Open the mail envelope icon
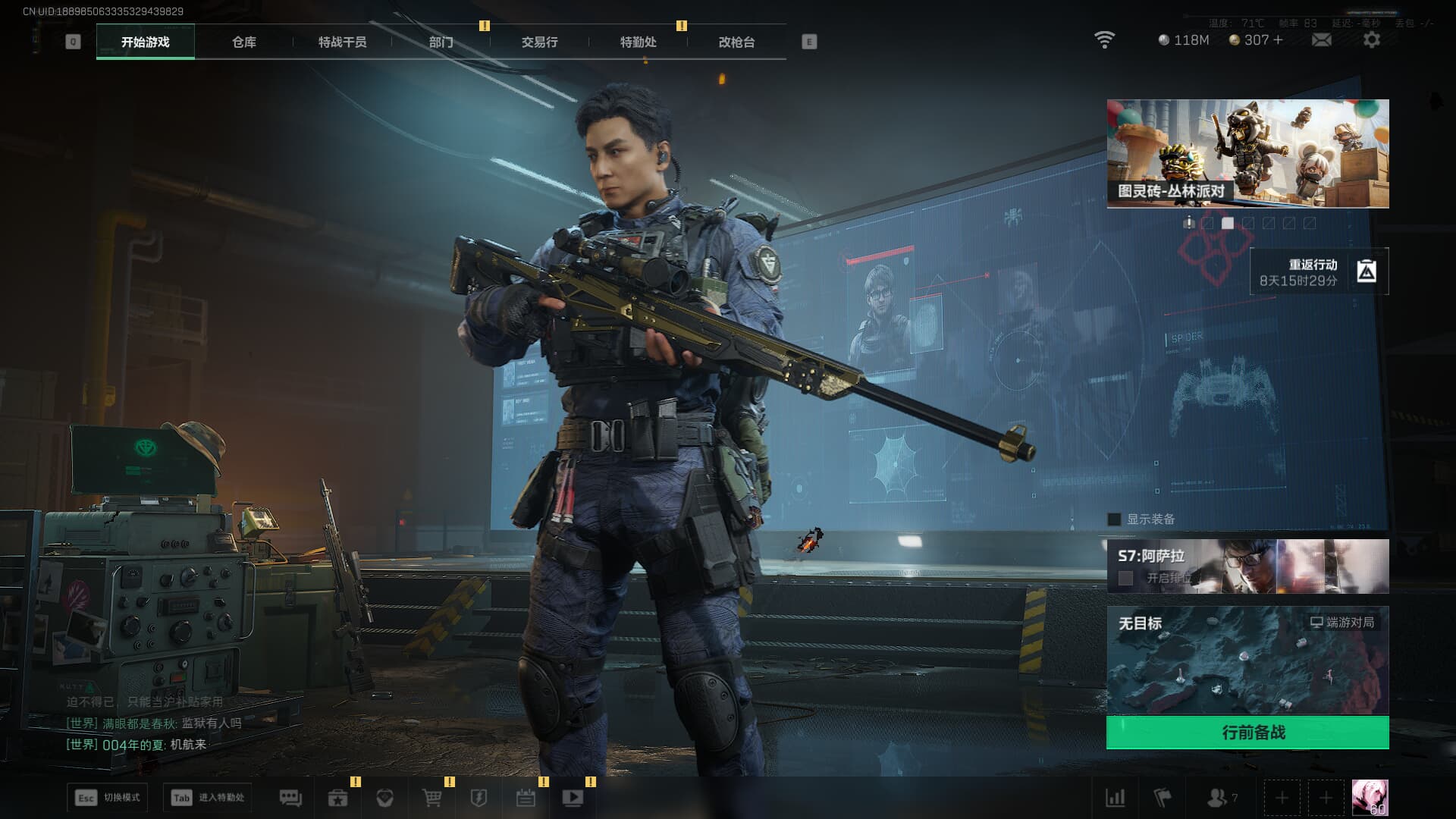 1321,40
